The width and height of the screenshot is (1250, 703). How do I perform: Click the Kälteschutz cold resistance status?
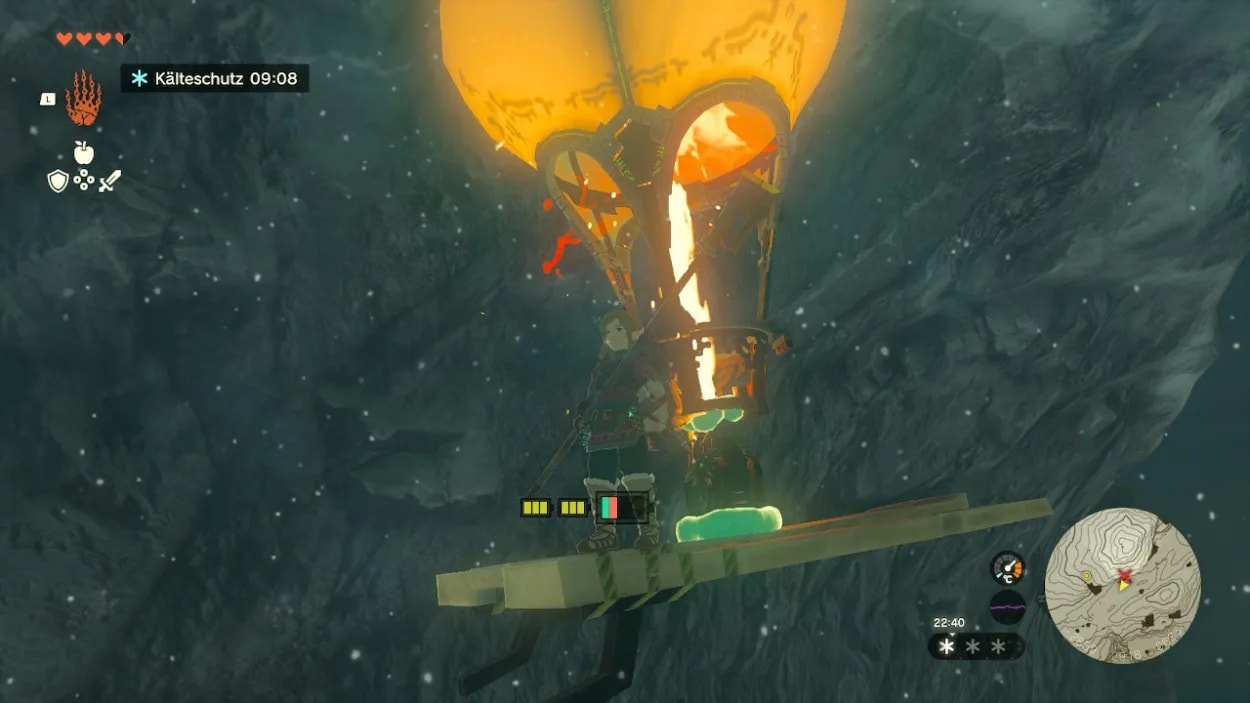click(x=215, y=78)
